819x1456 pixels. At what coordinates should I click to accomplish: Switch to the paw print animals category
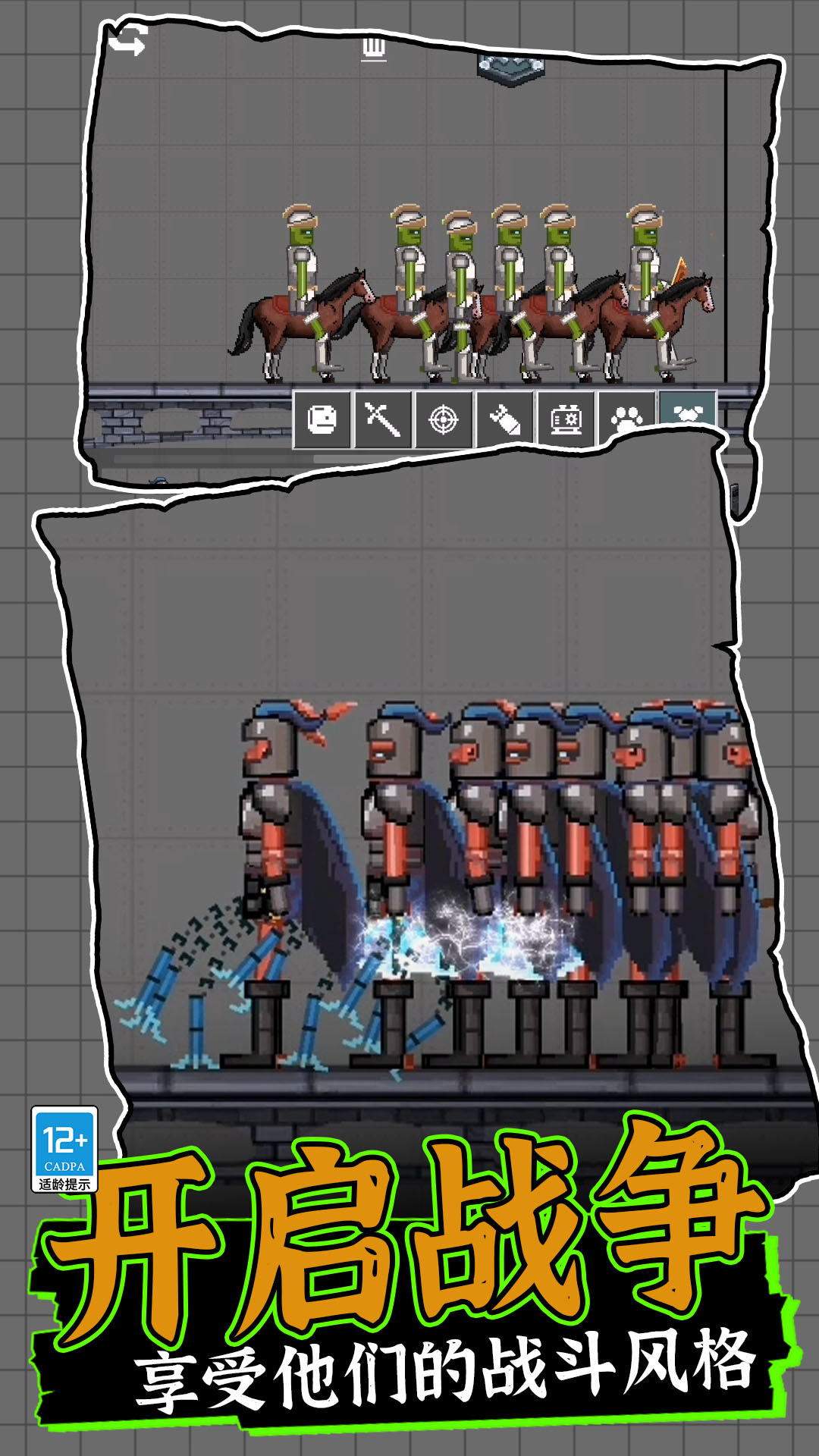pyautogui.click(x=626, y=418)
